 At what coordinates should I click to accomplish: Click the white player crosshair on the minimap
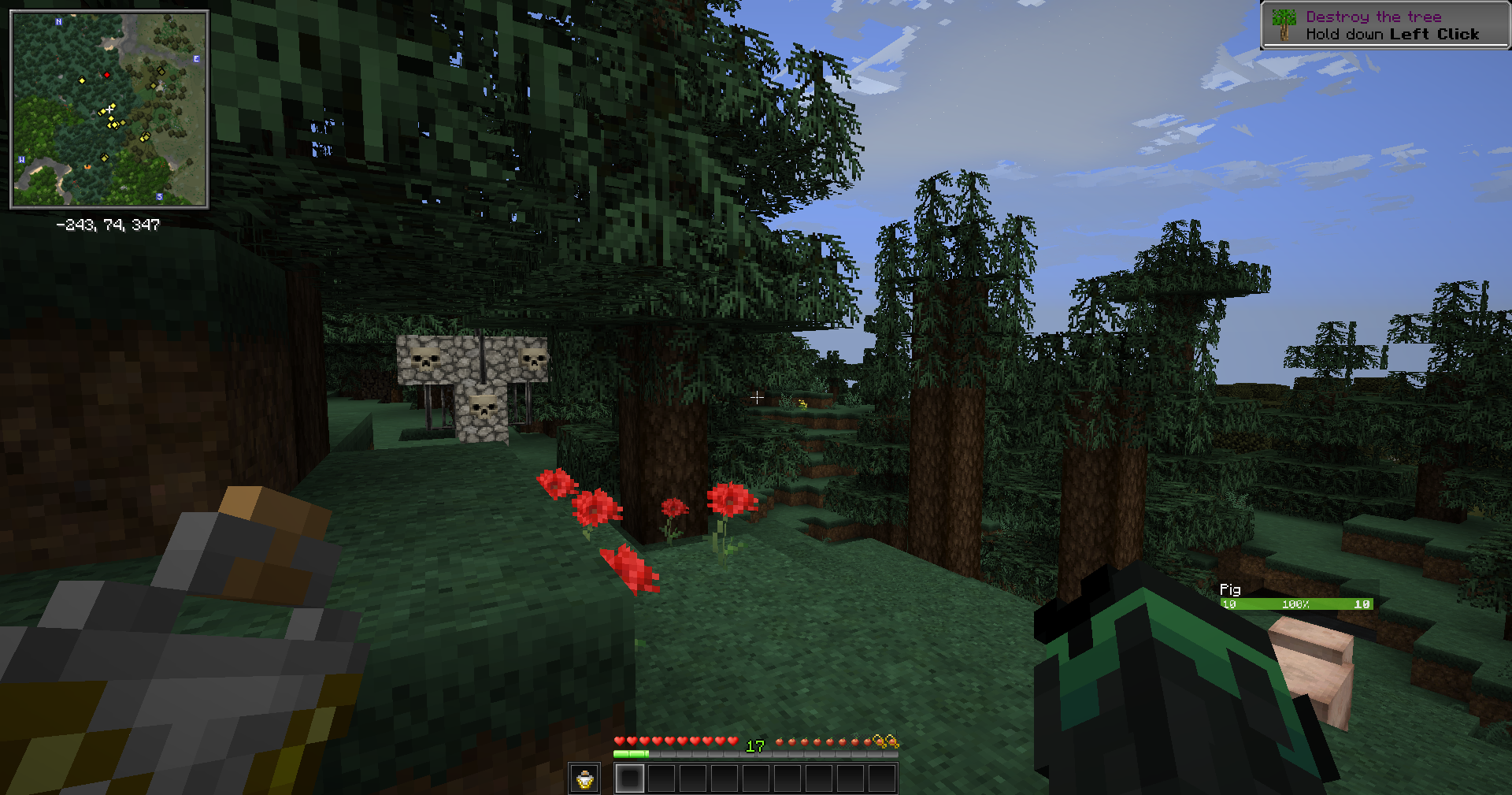tap(109, 108)
